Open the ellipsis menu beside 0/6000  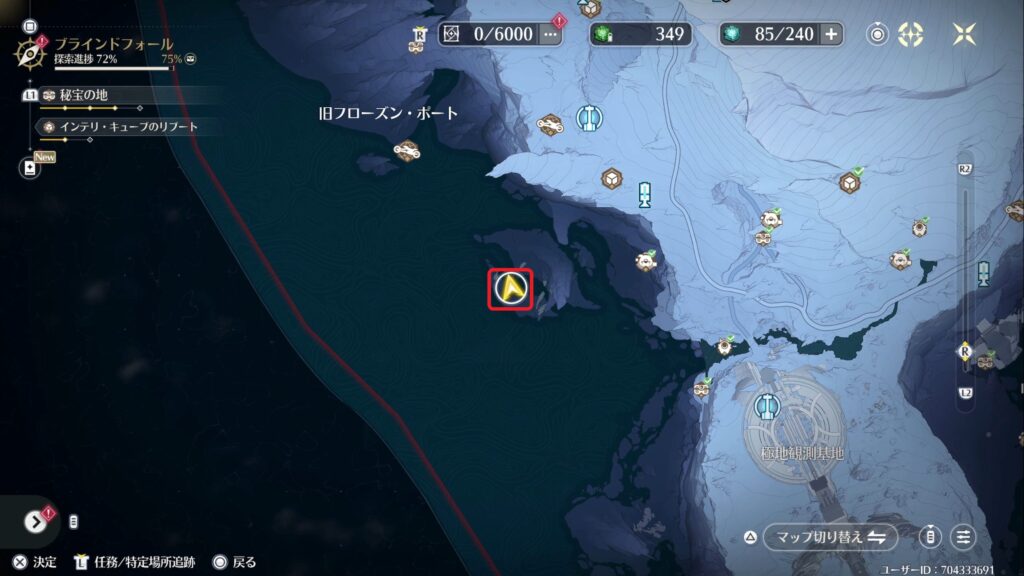tap(551, 34)
